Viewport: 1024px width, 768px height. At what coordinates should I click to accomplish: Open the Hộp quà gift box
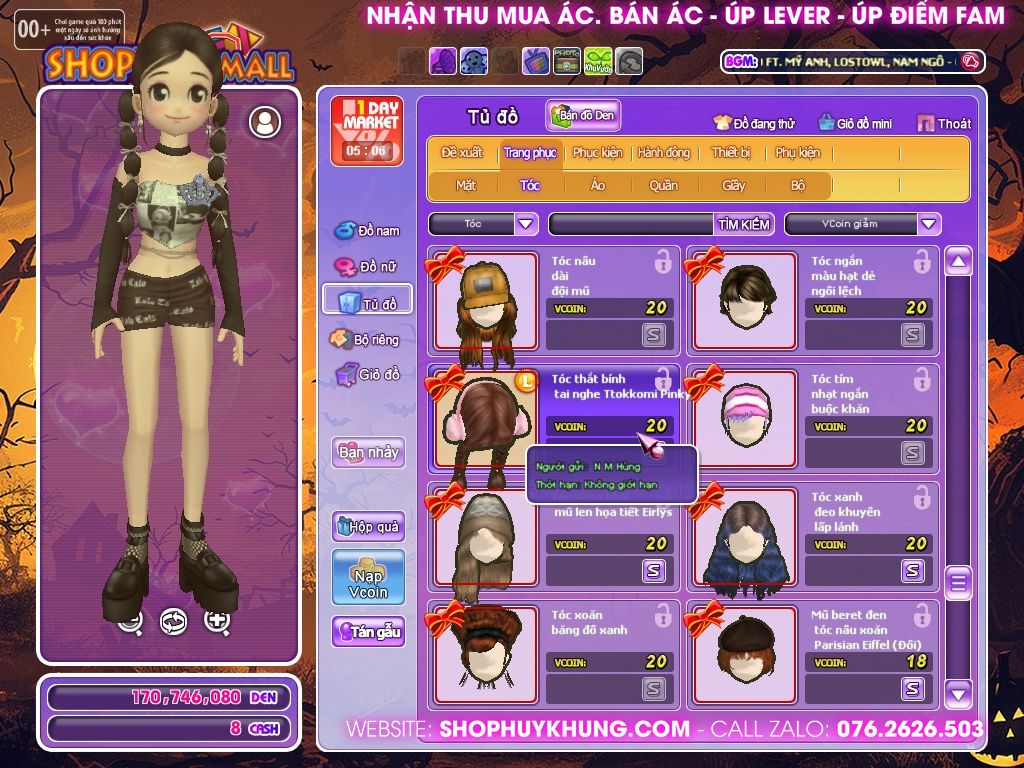368,526
